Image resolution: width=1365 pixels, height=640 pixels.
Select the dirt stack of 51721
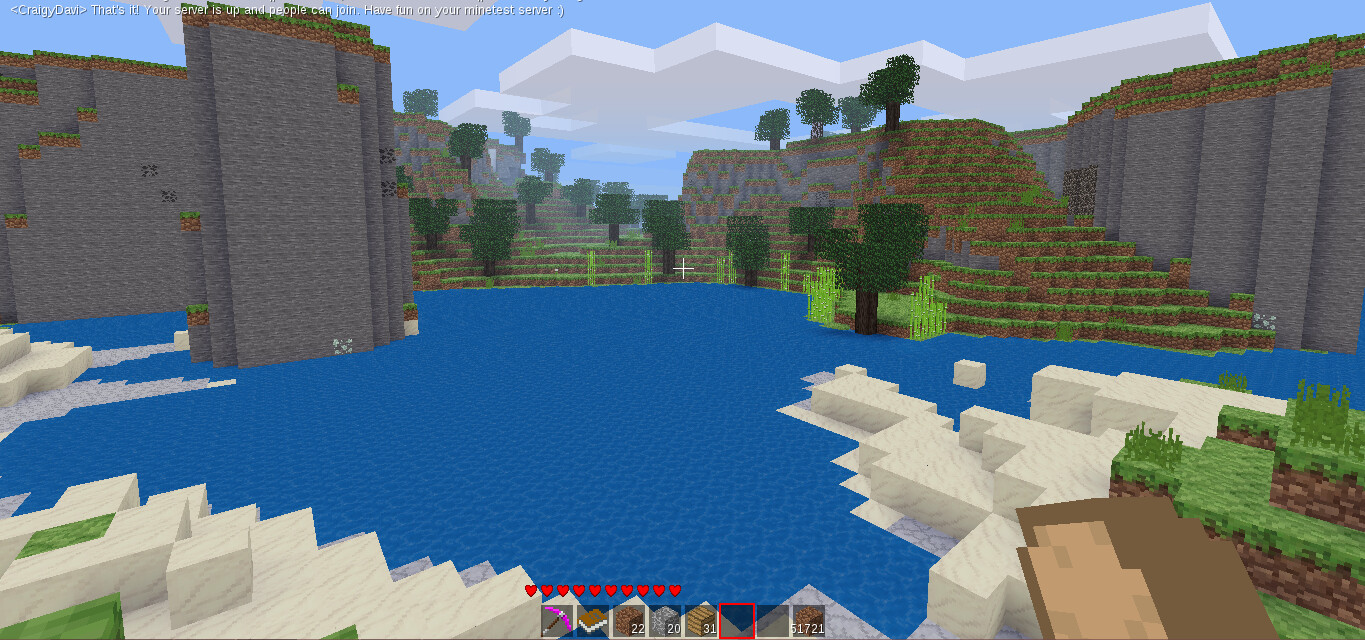point(808,621)
